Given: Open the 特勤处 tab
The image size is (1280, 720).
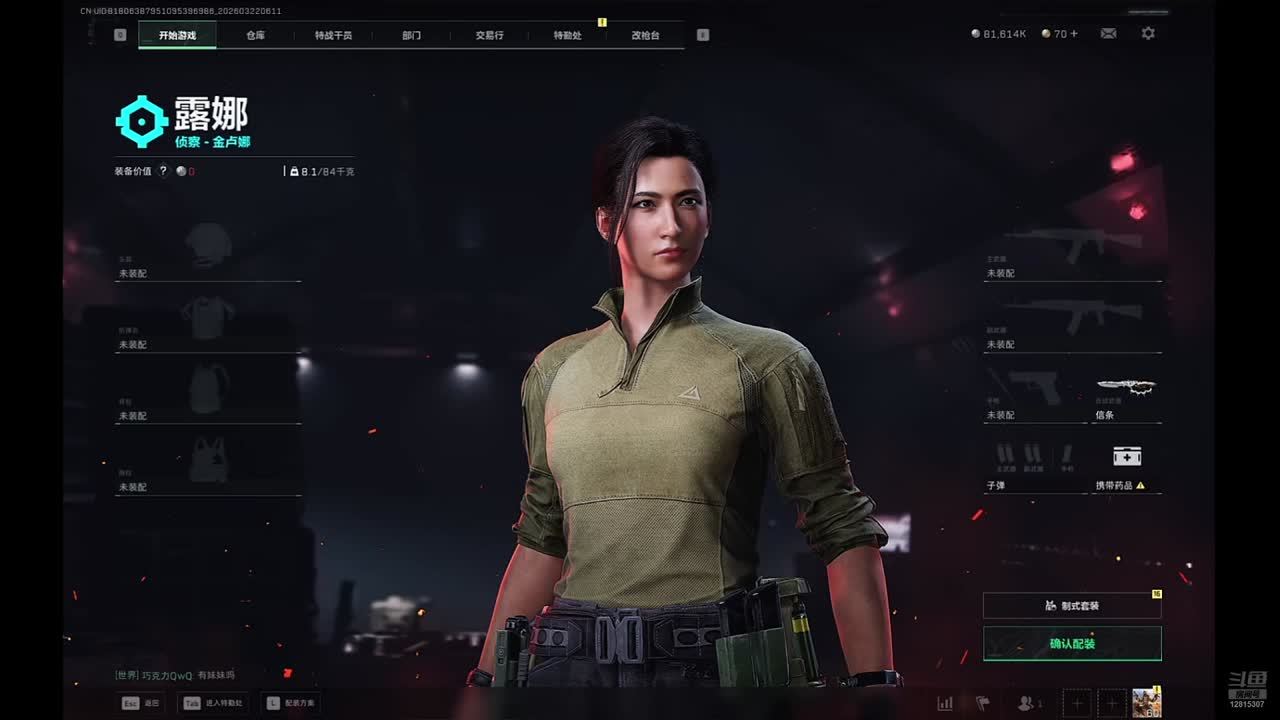Looking at the screenshot, I should tap(567, 35).
